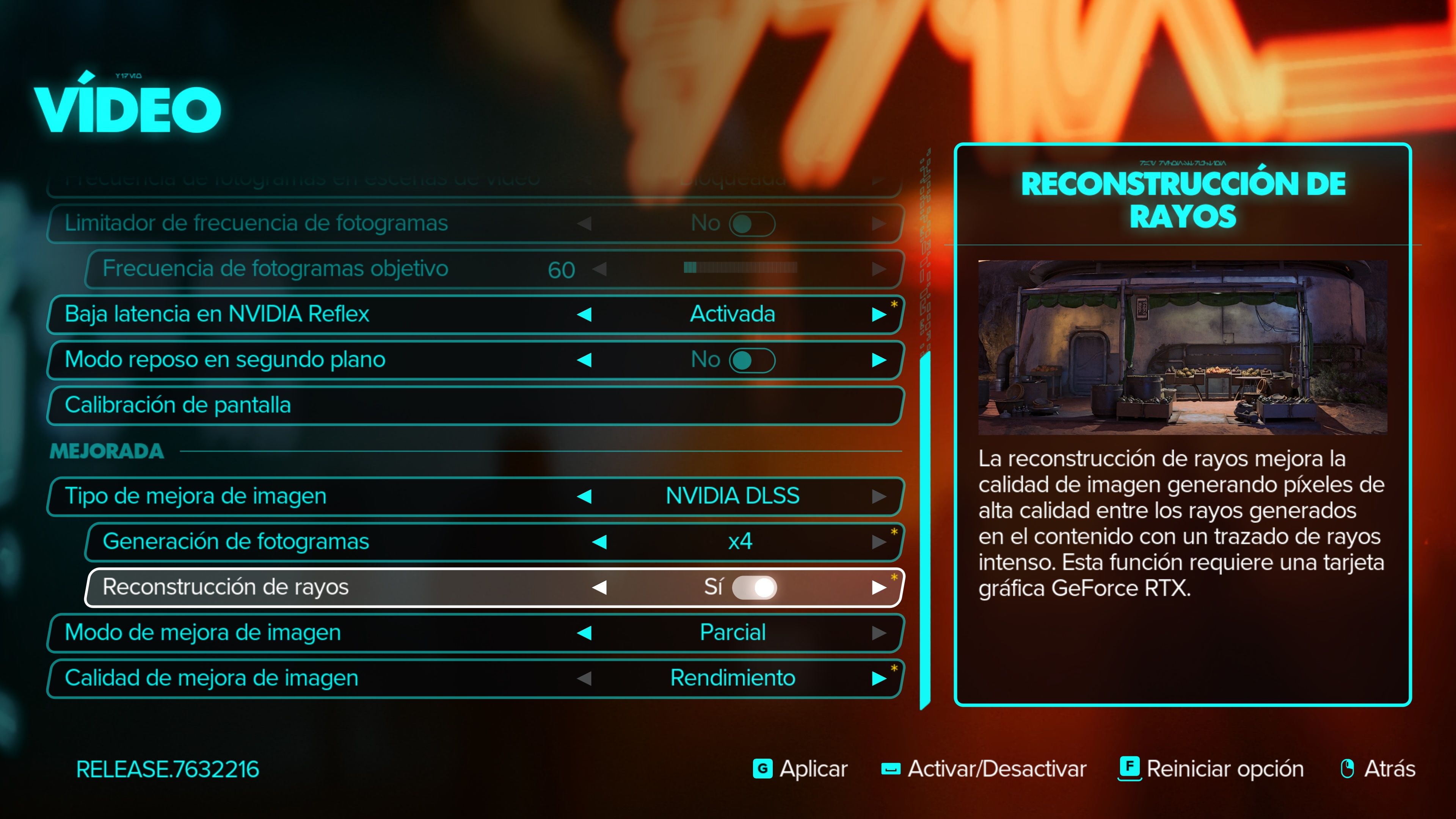Click left arrow of Baja latencia en NVIDIA Reflex

click(584, 314)
